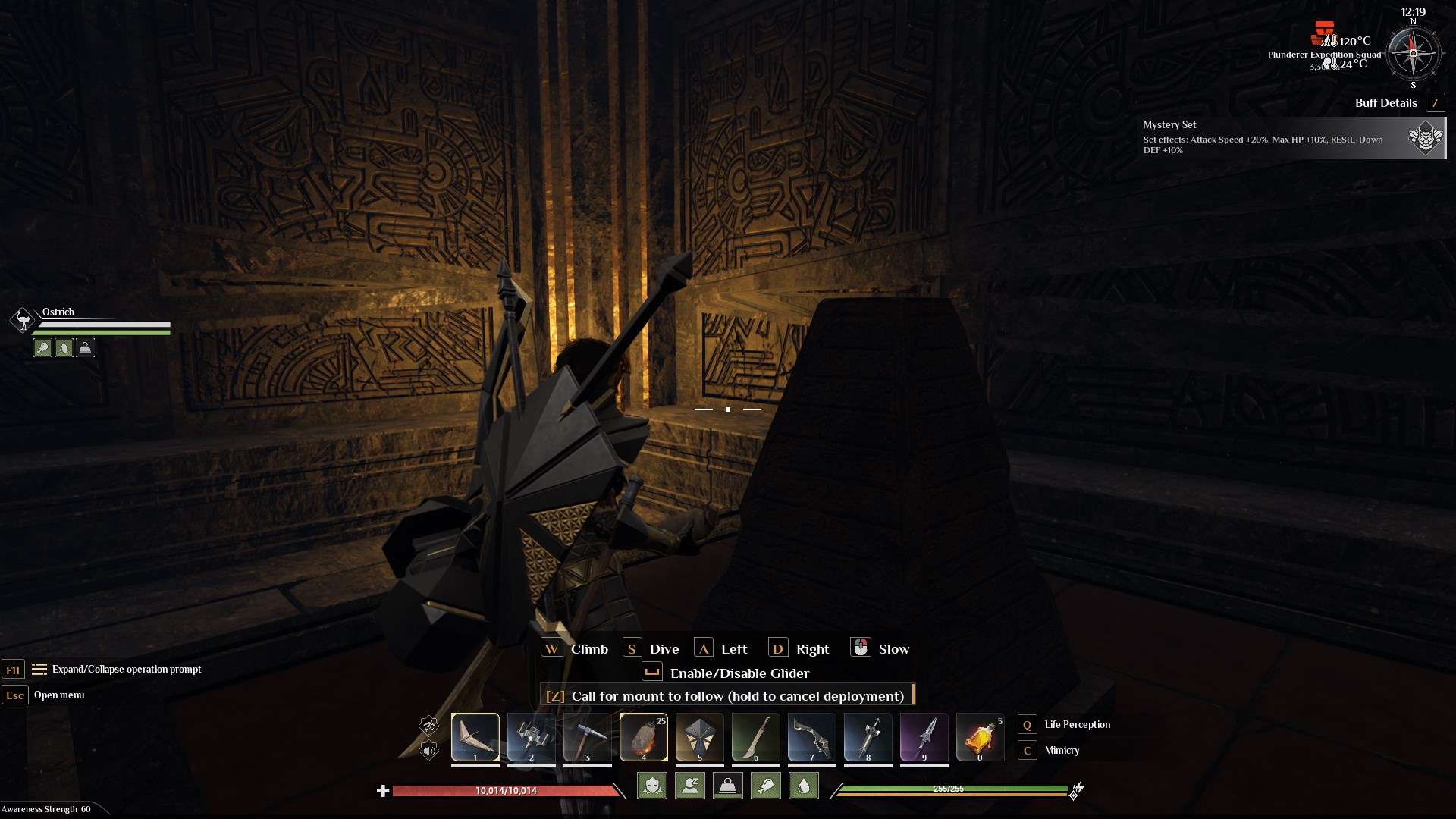This screenshot has width=1456, height=819.
Task: Check the player hunger drumstick status icon
Action: [766, 786]
